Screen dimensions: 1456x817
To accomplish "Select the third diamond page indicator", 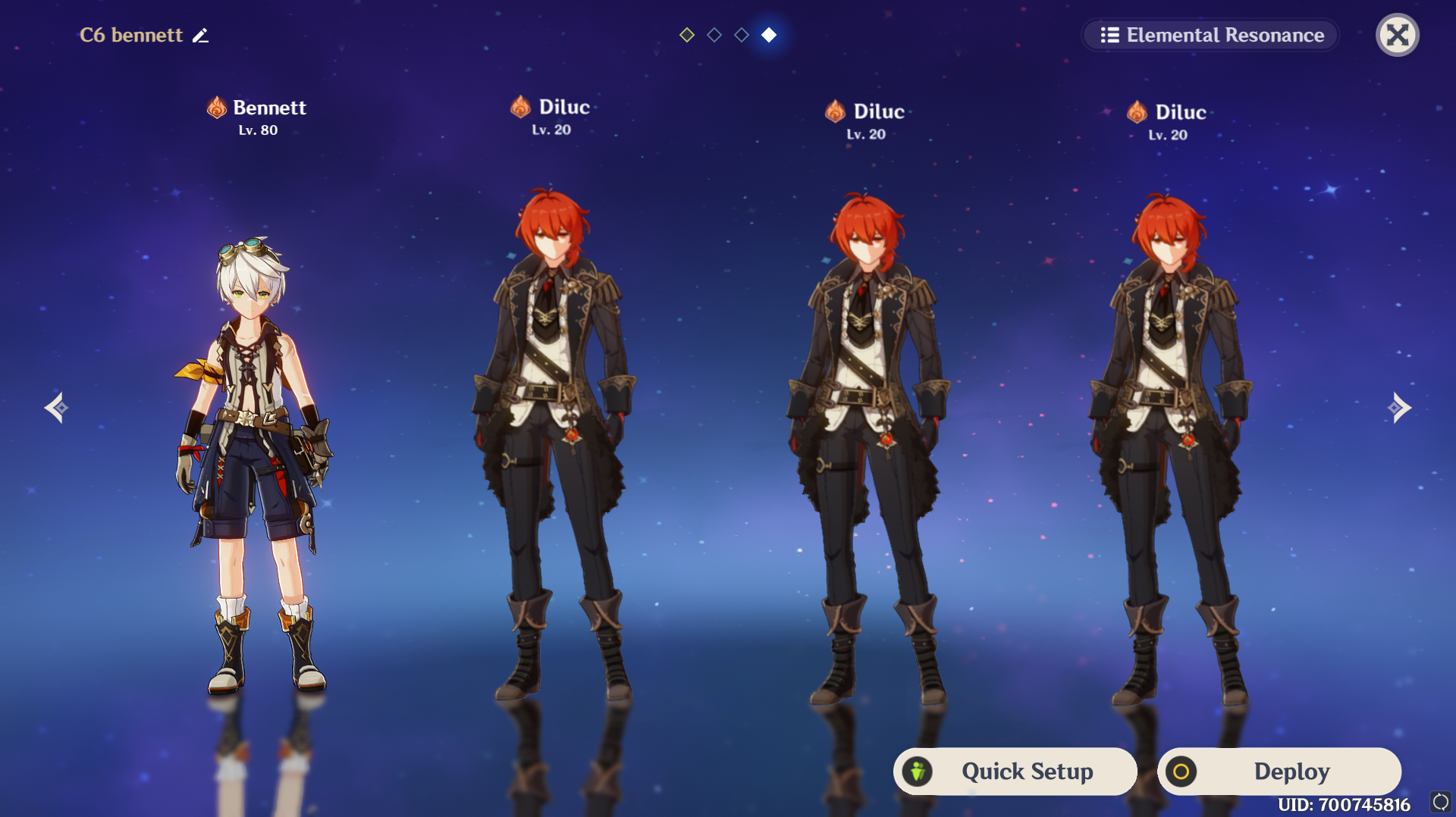I will (x=742, y=34).
